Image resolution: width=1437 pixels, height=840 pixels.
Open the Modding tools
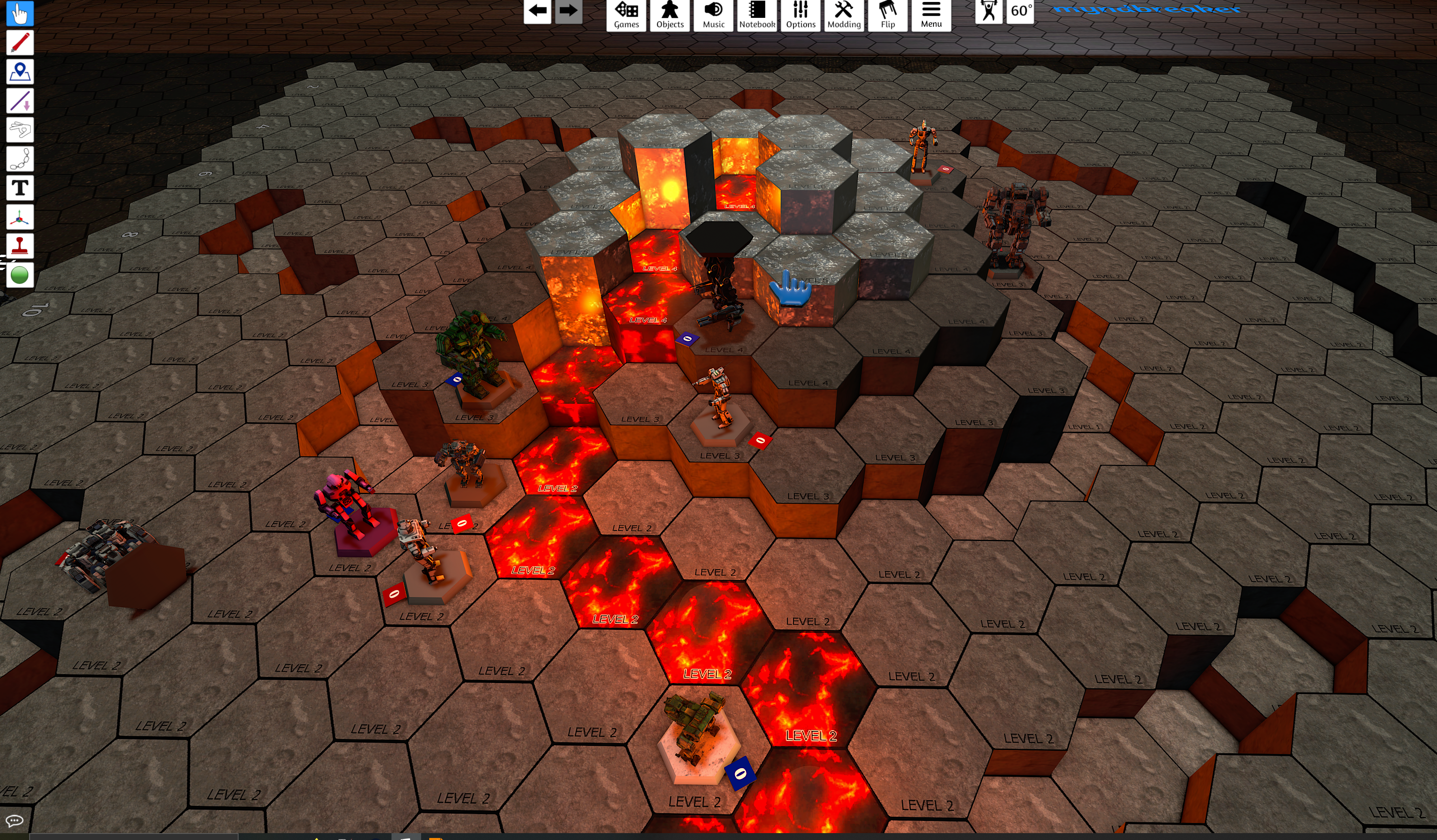click(x=844, y=14)
